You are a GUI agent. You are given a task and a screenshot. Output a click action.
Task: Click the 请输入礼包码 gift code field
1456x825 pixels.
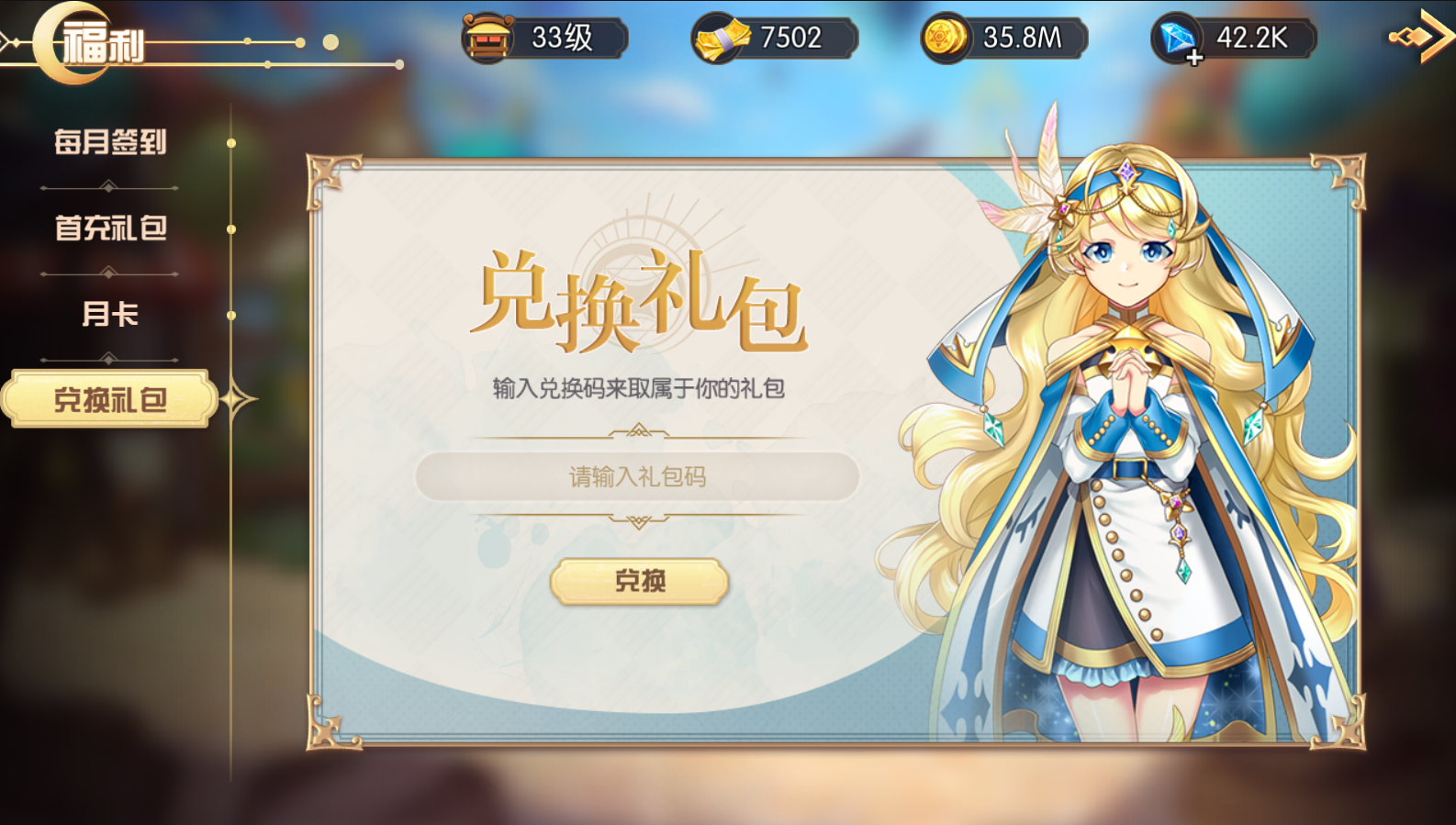(x=640, y=475)
